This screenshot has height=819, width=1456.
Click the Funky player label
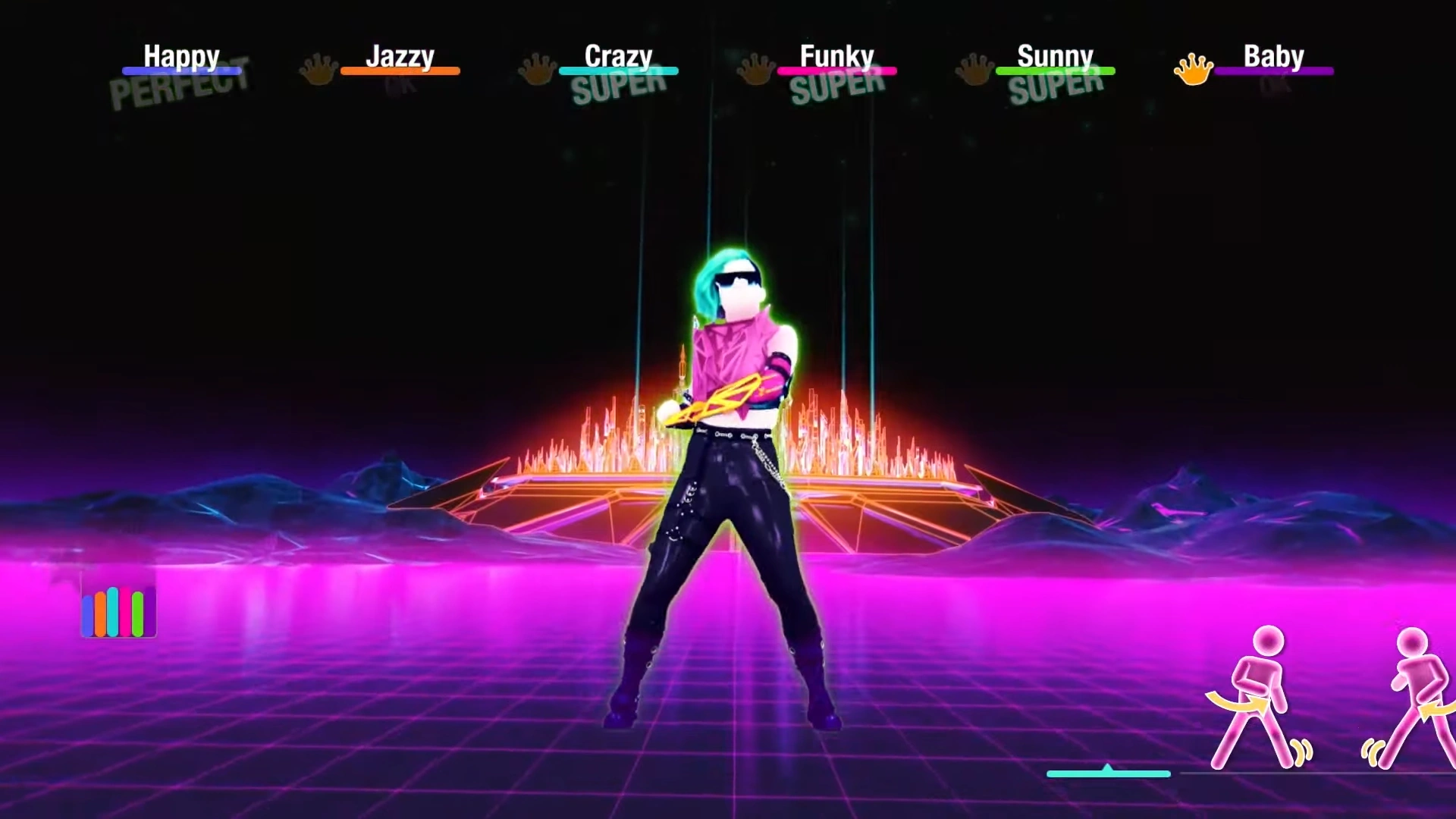coord(837,55)
